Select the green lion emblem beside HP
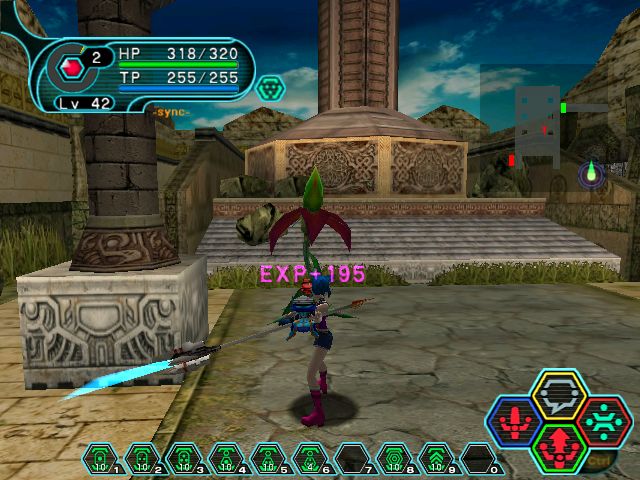Screen dimensions: 640x480 point(267,90)
